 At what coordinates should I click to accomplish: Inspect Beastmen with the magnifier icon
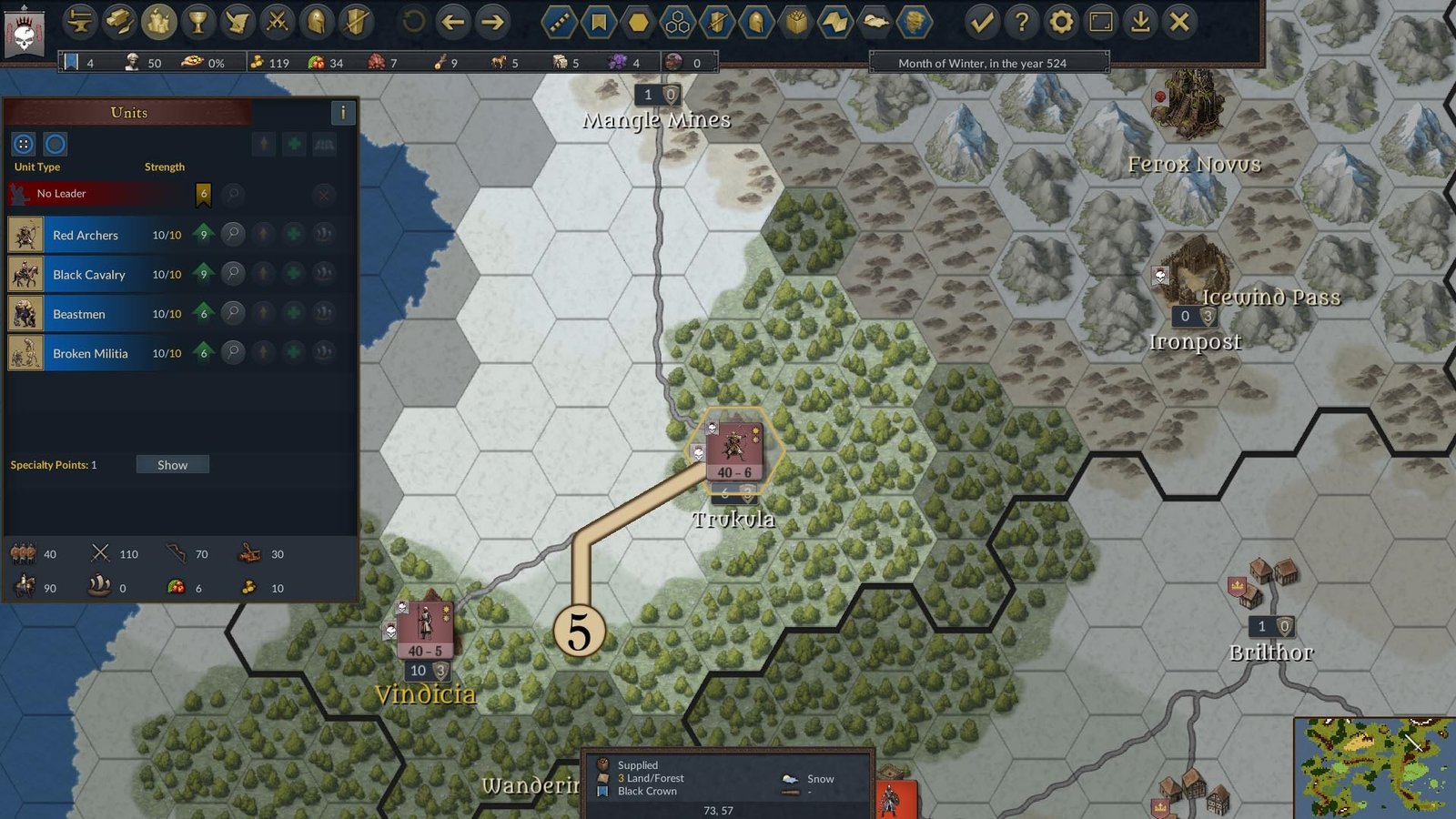pyautogui.click(x=233, y=313)
